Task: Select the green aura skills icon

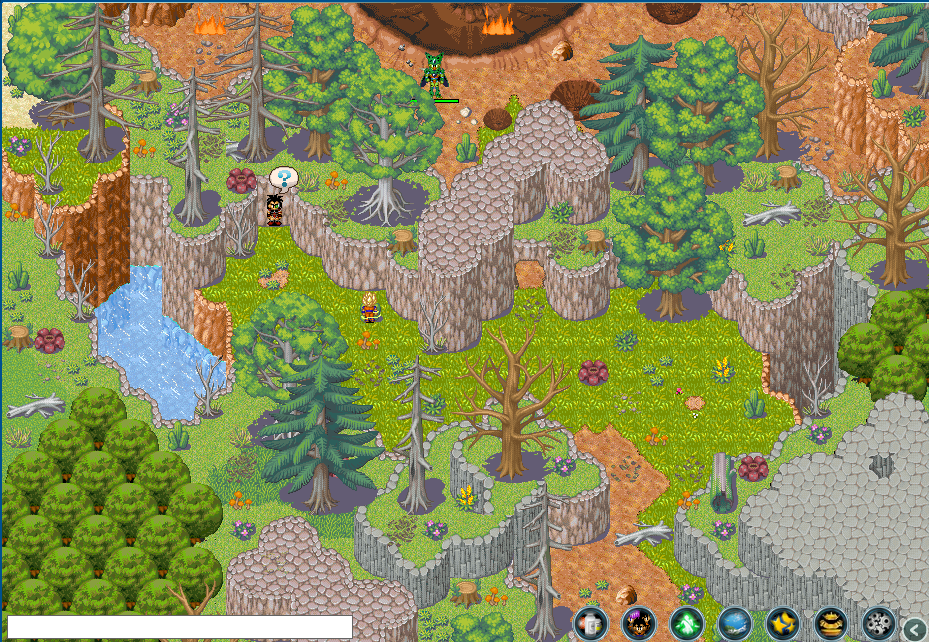Action: point(687,624)
